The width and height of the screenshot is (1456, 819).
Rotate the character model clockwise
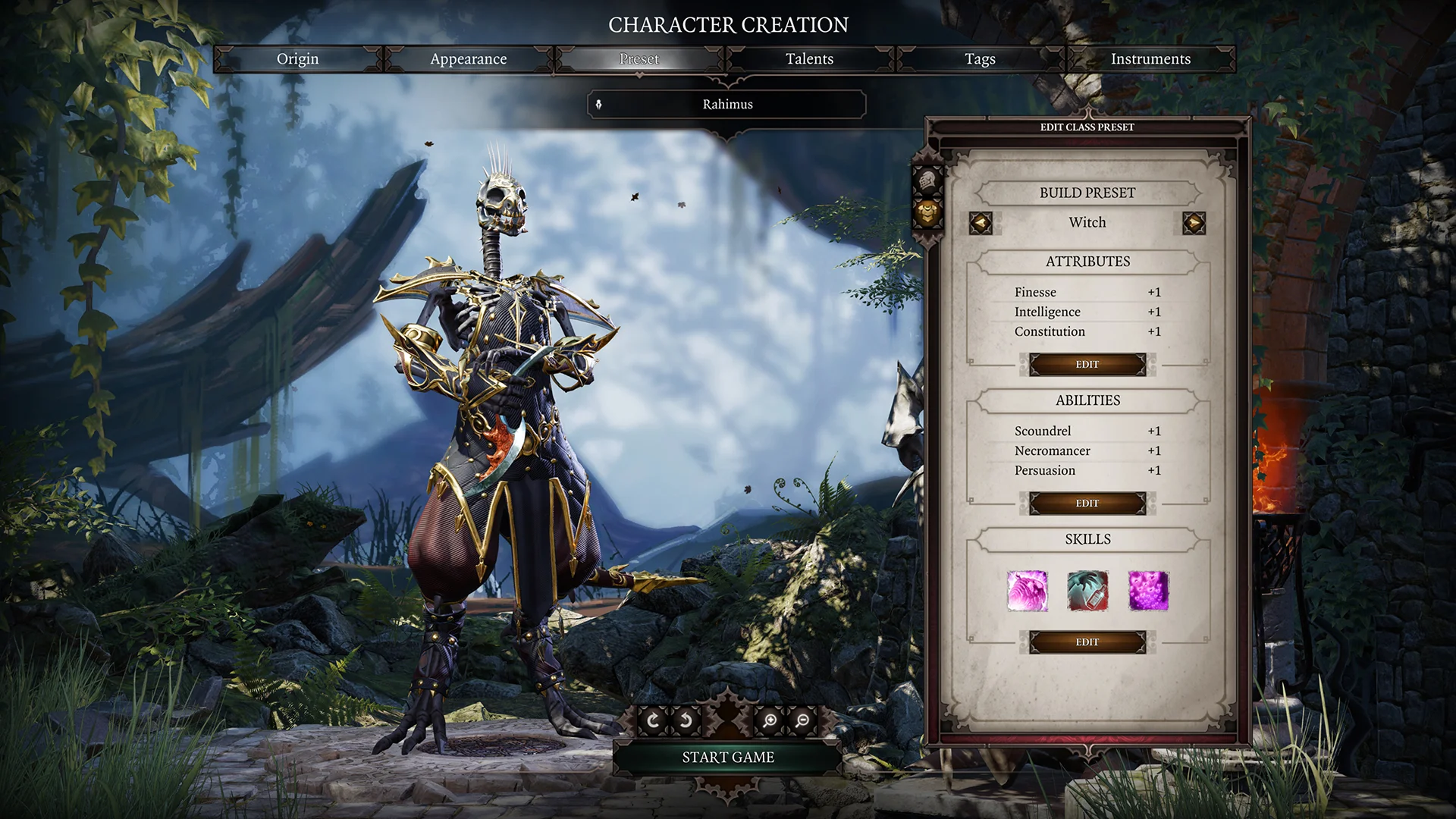[652, 720]
